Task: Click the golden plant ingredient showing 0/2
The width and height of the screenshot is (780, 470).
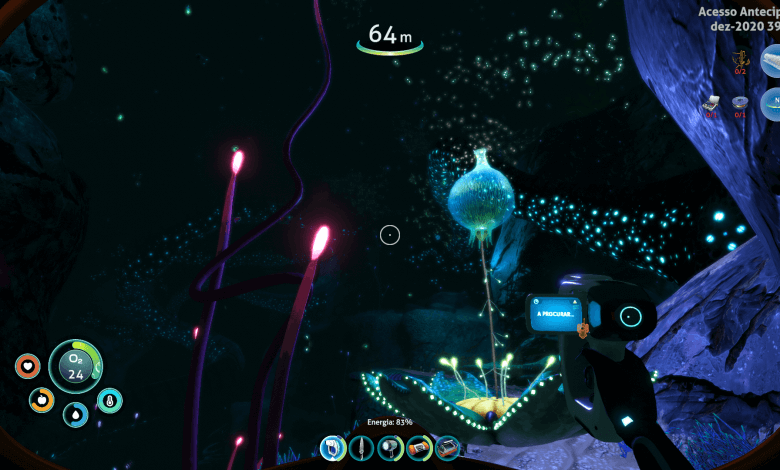Action: pos(740,60)
